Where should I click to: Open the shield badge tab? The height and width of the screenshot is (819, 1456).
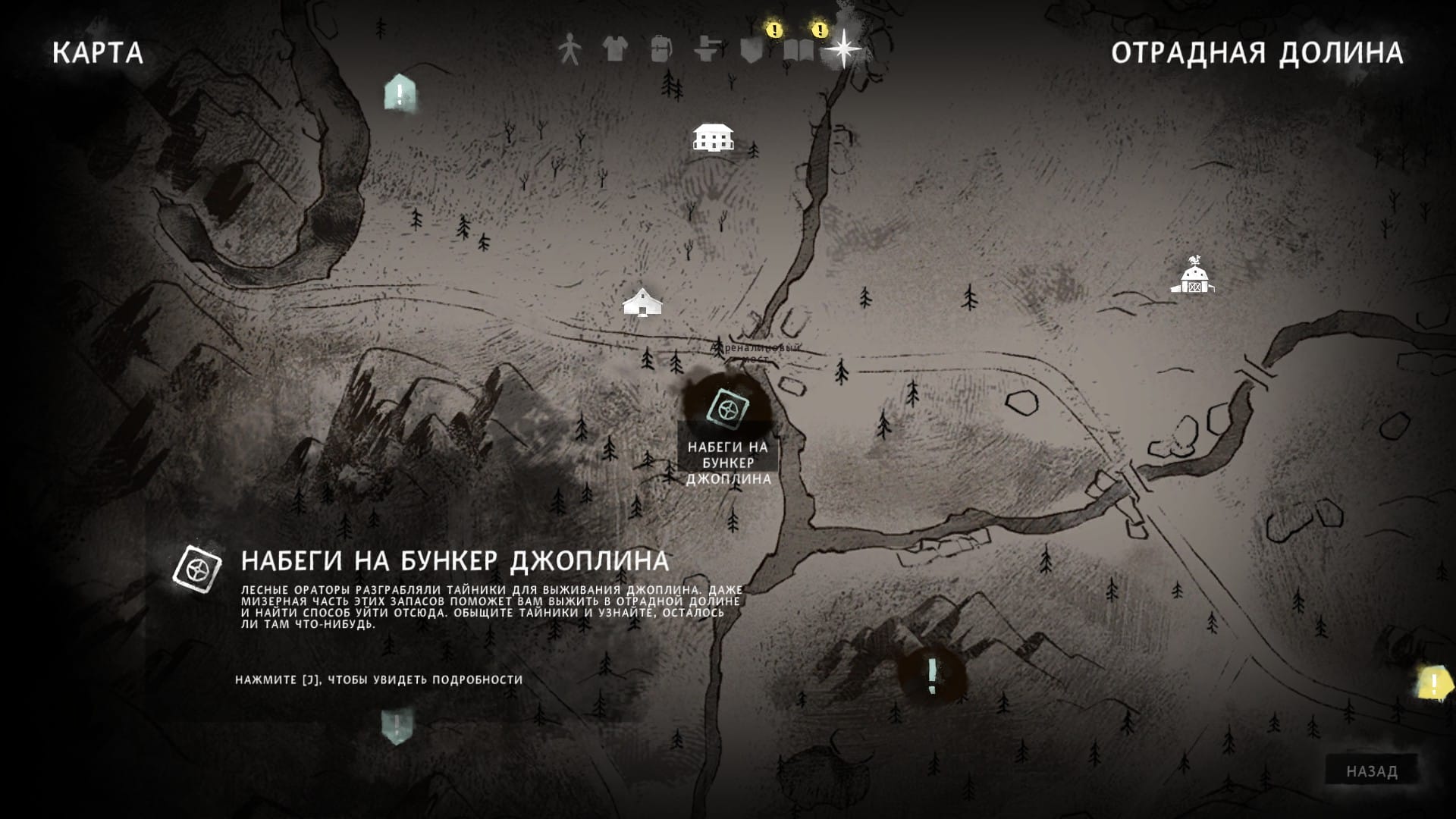752,50
